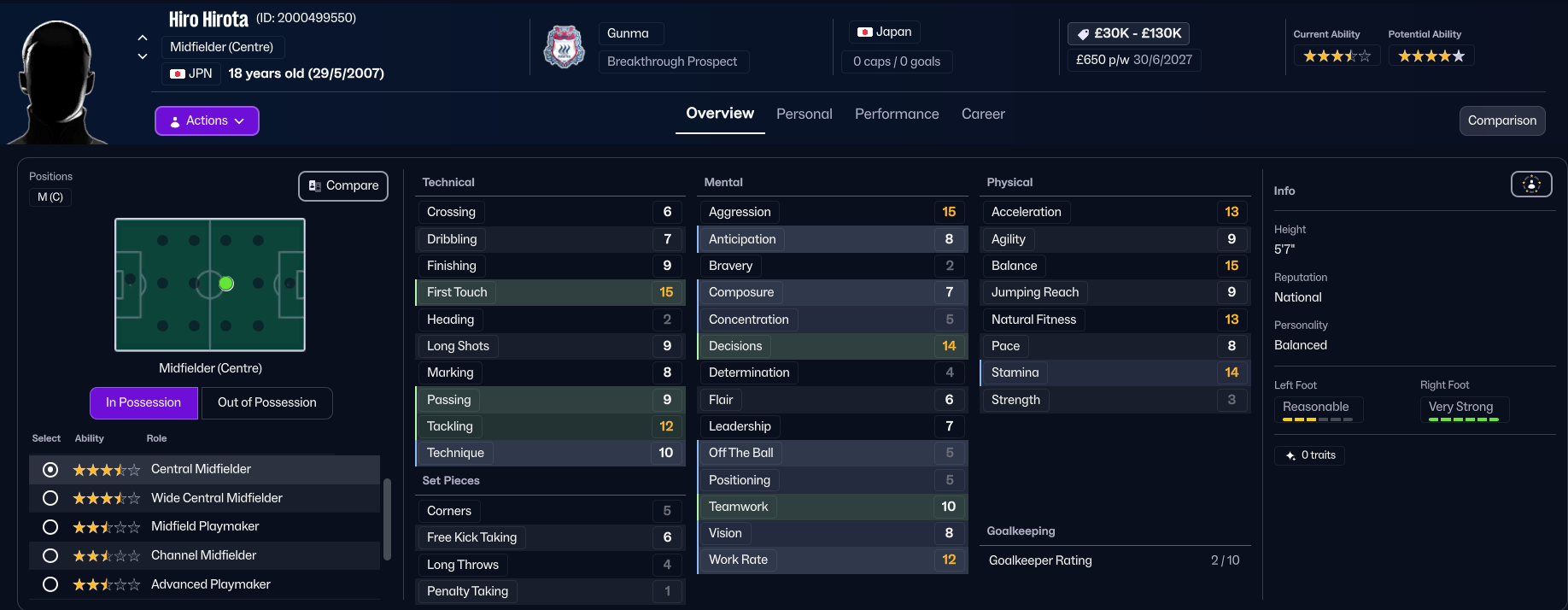Open the Compare button in Positions panel
Screen dimensions: 1568x610
coord(343,185)
